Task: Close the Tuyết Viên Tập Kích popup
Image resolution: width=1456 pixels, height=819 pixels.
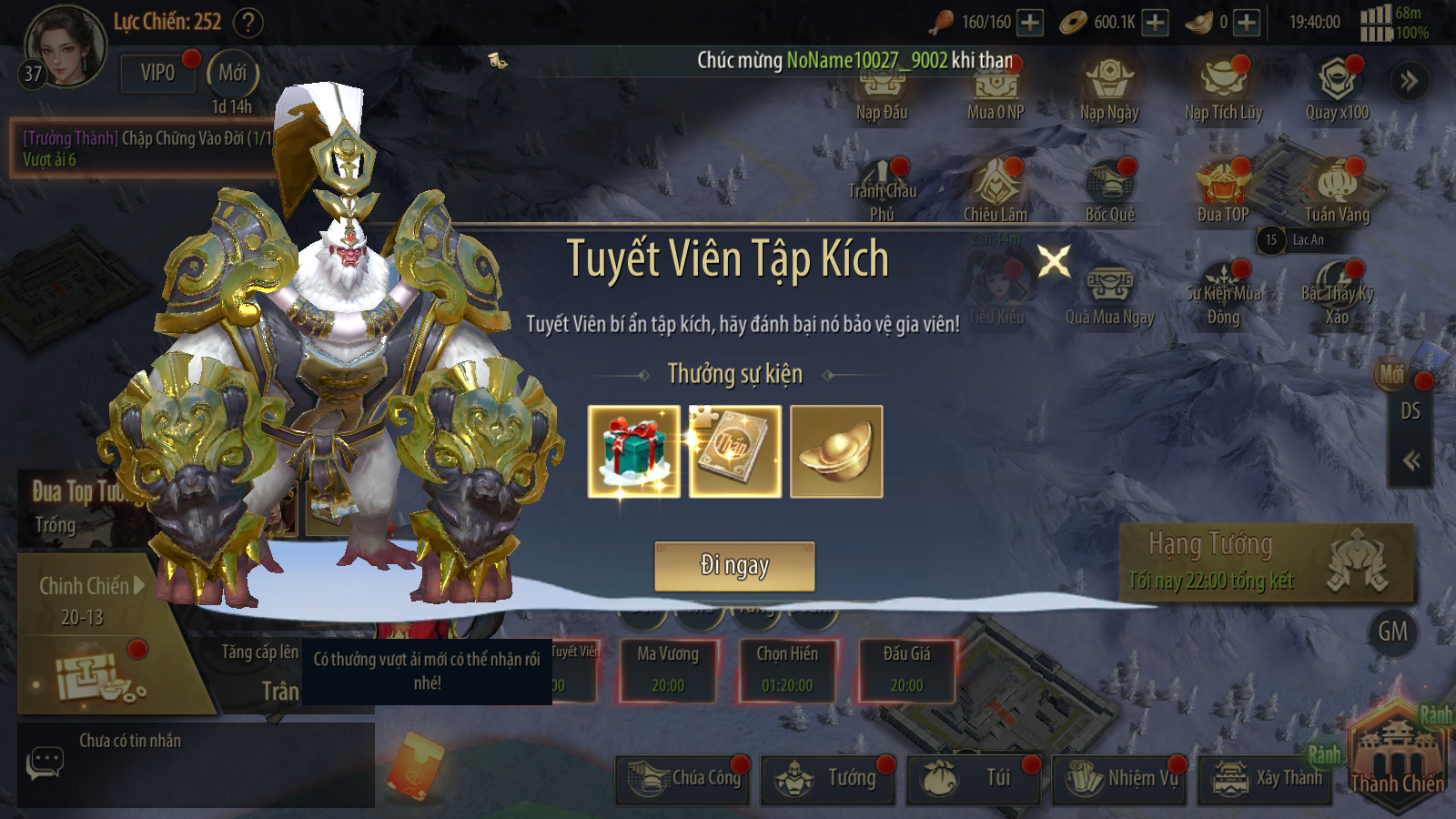Action: click(1054, 262)
